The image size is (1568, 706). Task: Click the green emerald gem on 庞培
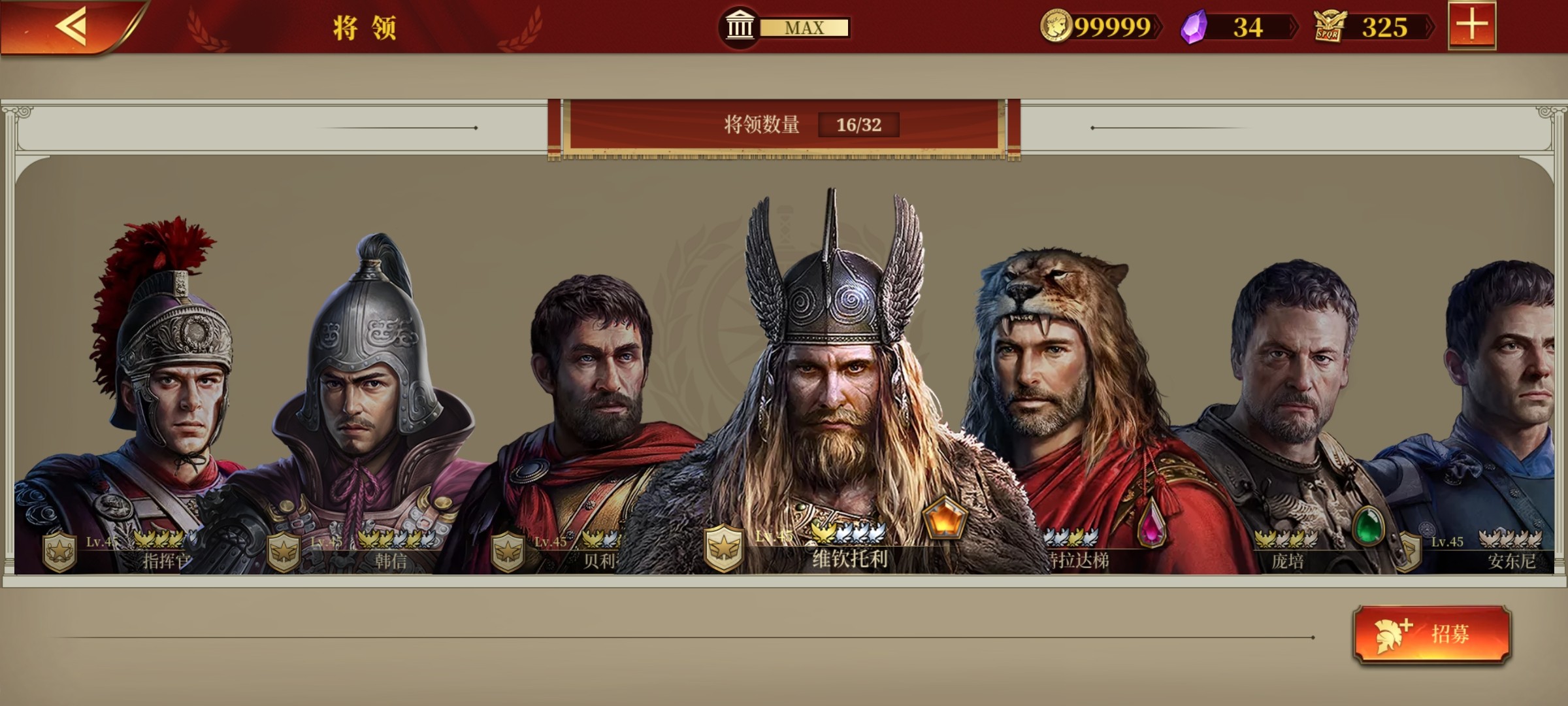(x=1368, y=526)
